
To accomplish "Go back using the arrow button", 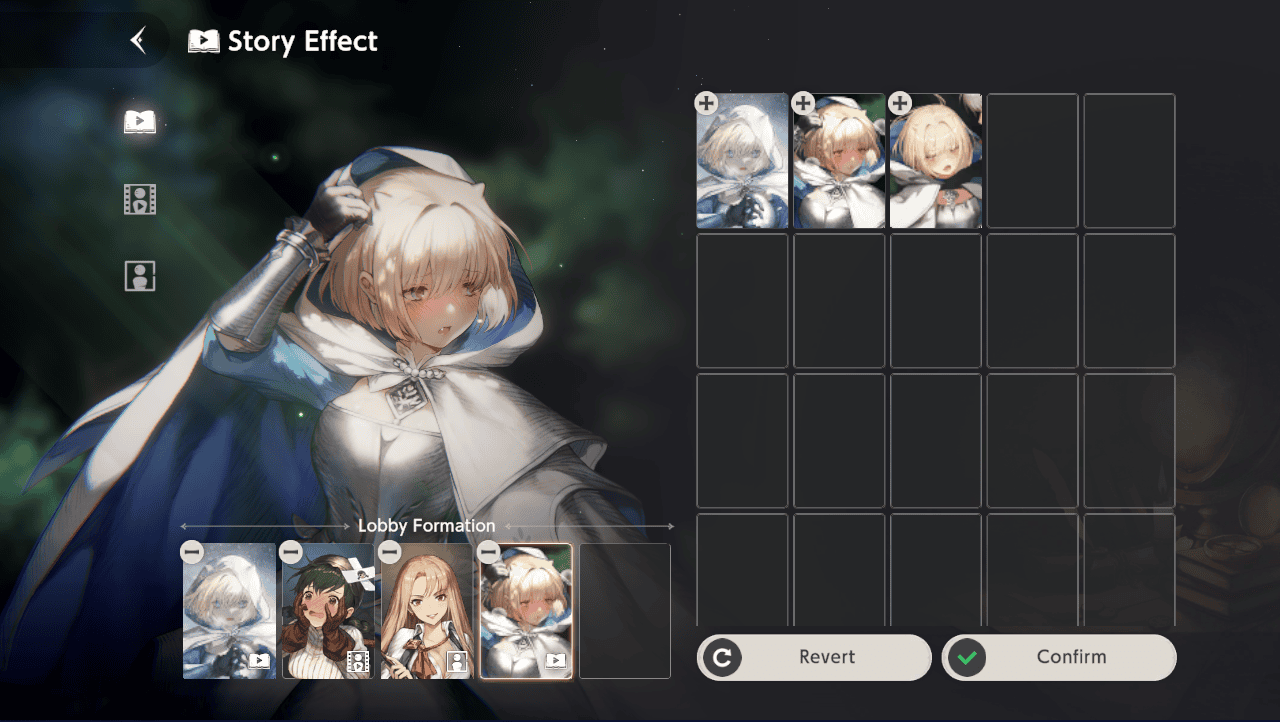I will point(139,40).
